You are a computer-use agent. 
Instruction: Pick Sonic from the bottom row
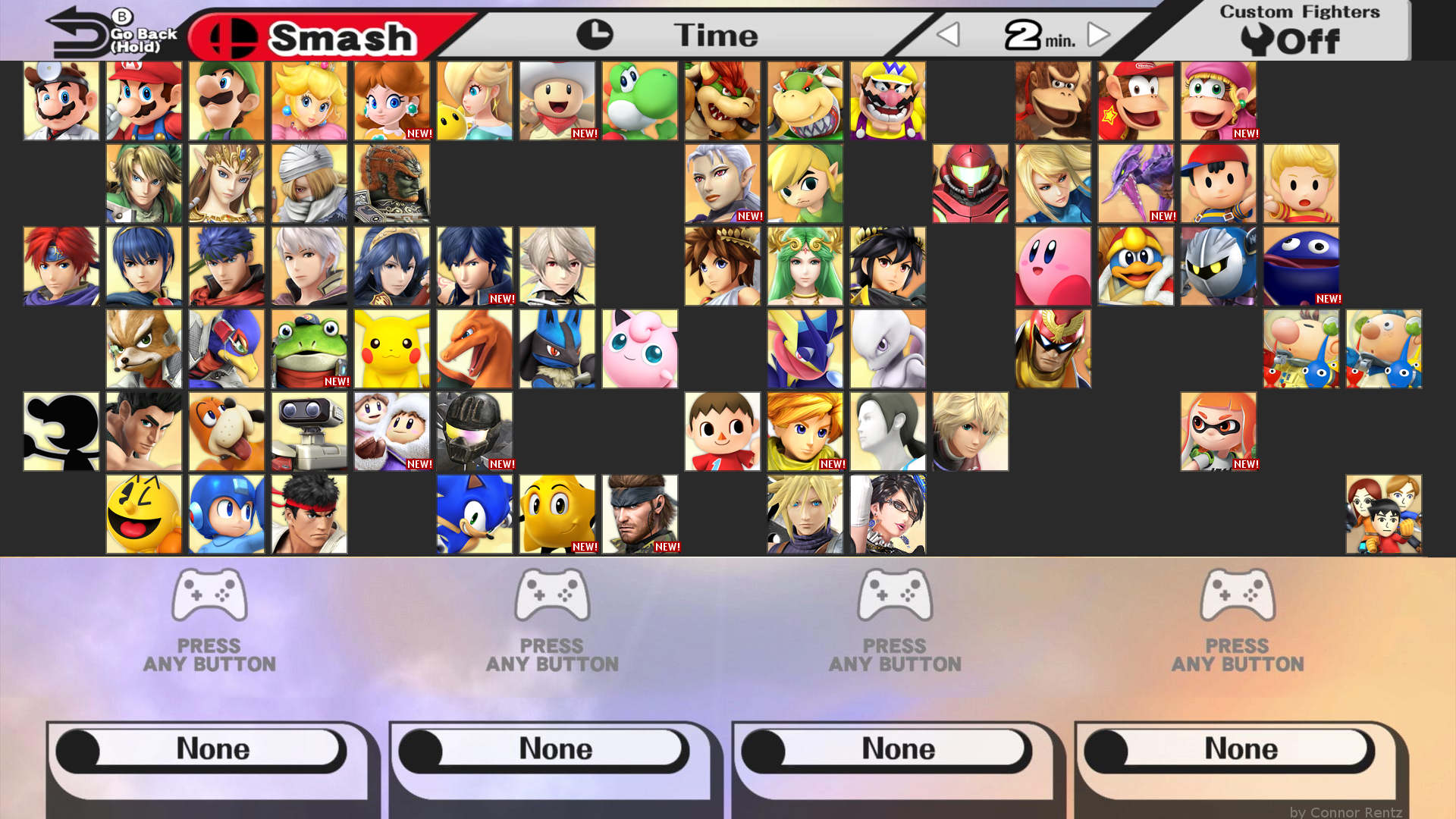(474, 514)
